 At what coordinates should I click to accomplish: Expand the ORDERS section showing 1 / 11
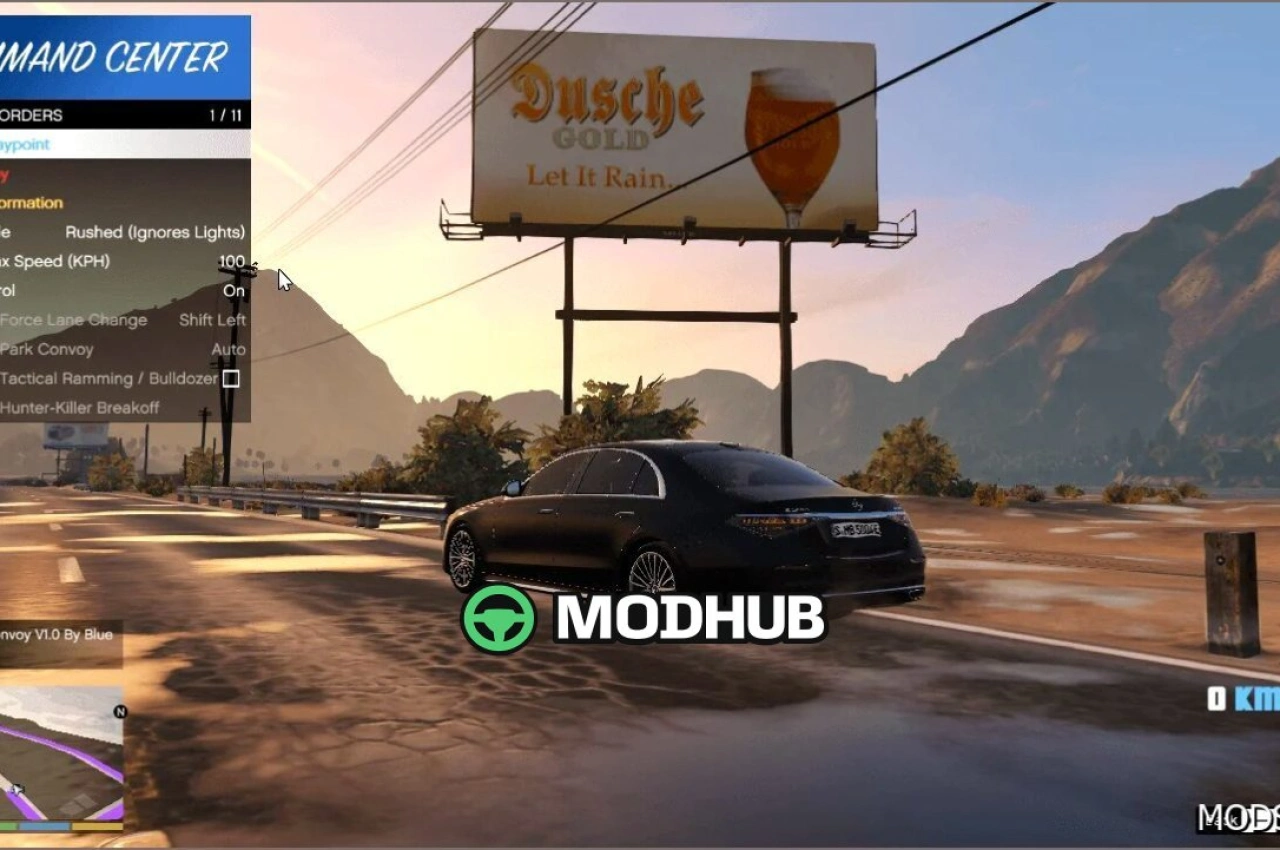coord(120,115)
